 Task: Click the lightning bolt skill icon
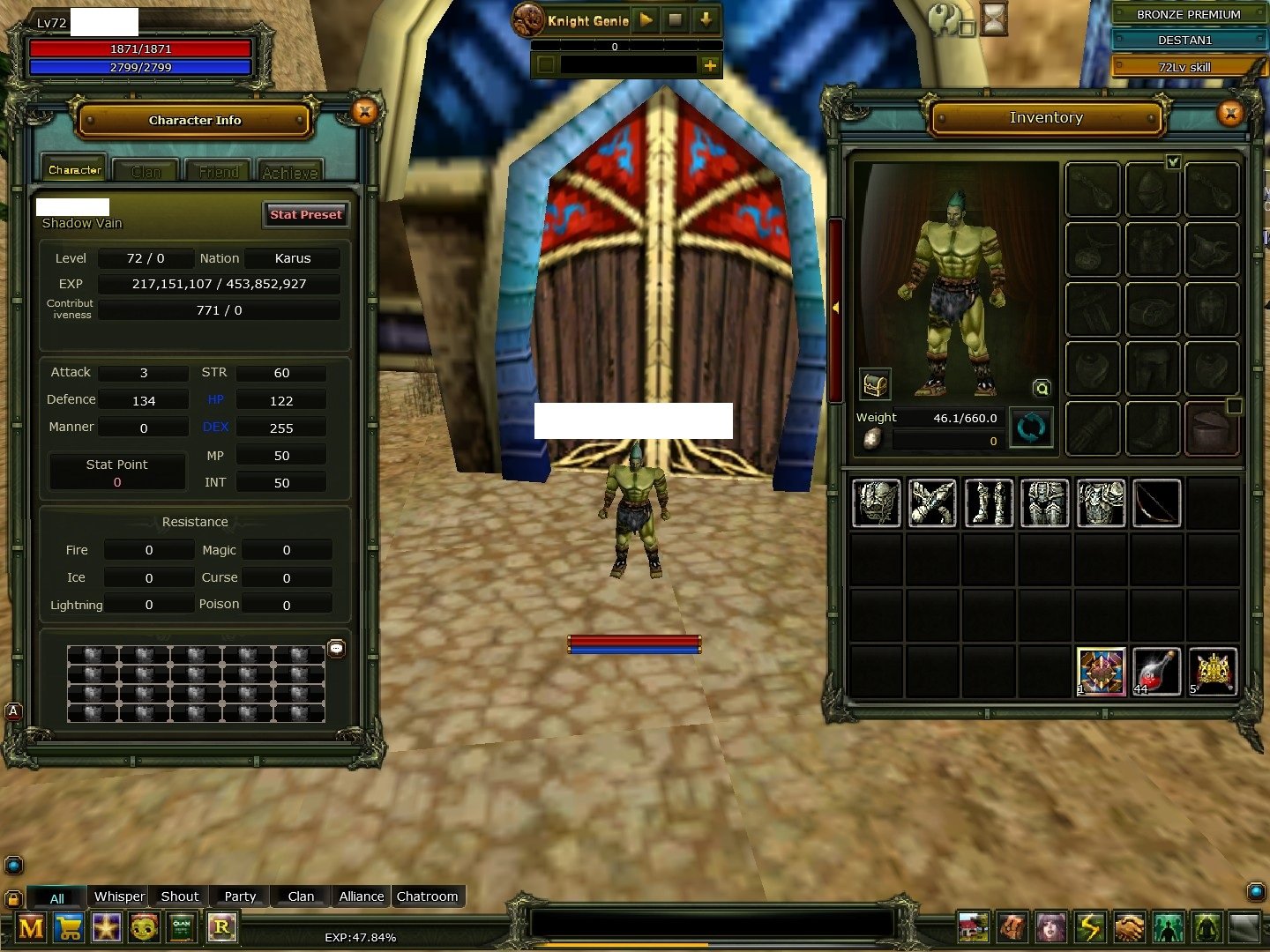[1091, 927]
